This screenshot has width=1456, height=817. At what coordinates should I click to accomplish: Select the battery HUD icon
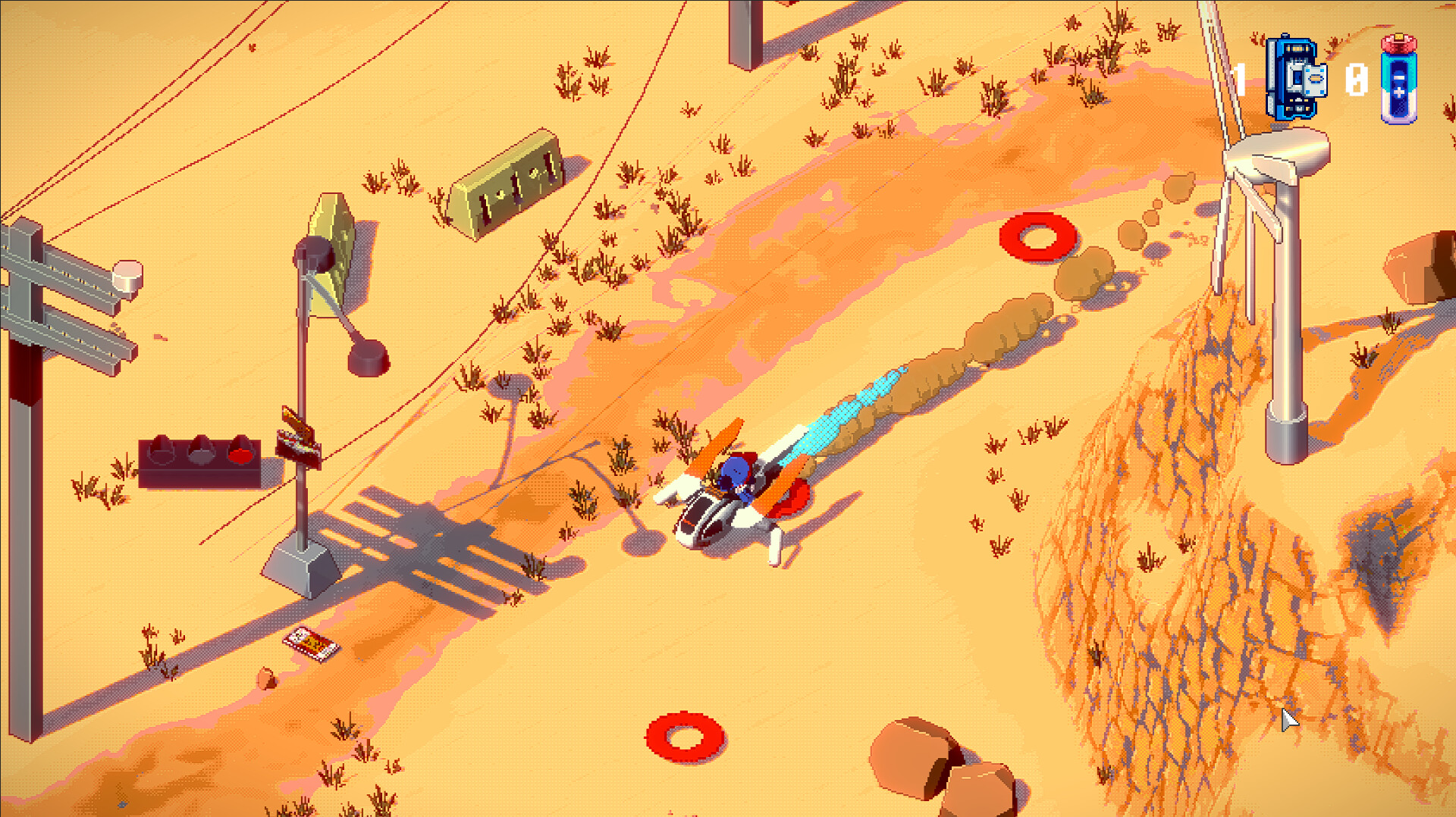pyautogui.click(x=1399, y=83)
